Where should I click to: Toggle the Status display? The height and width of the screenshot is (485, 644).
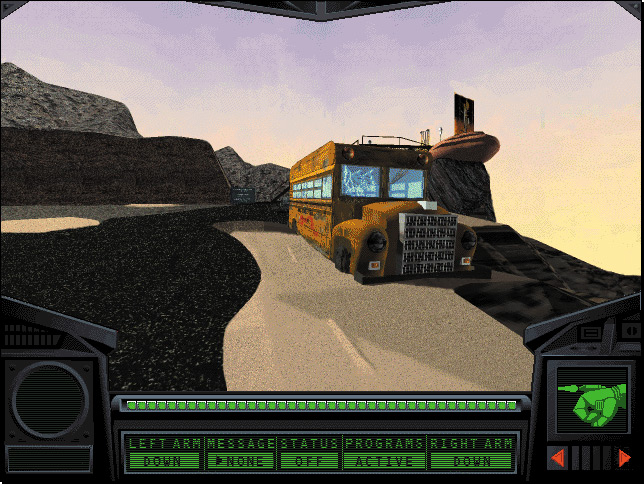(309, 452)
